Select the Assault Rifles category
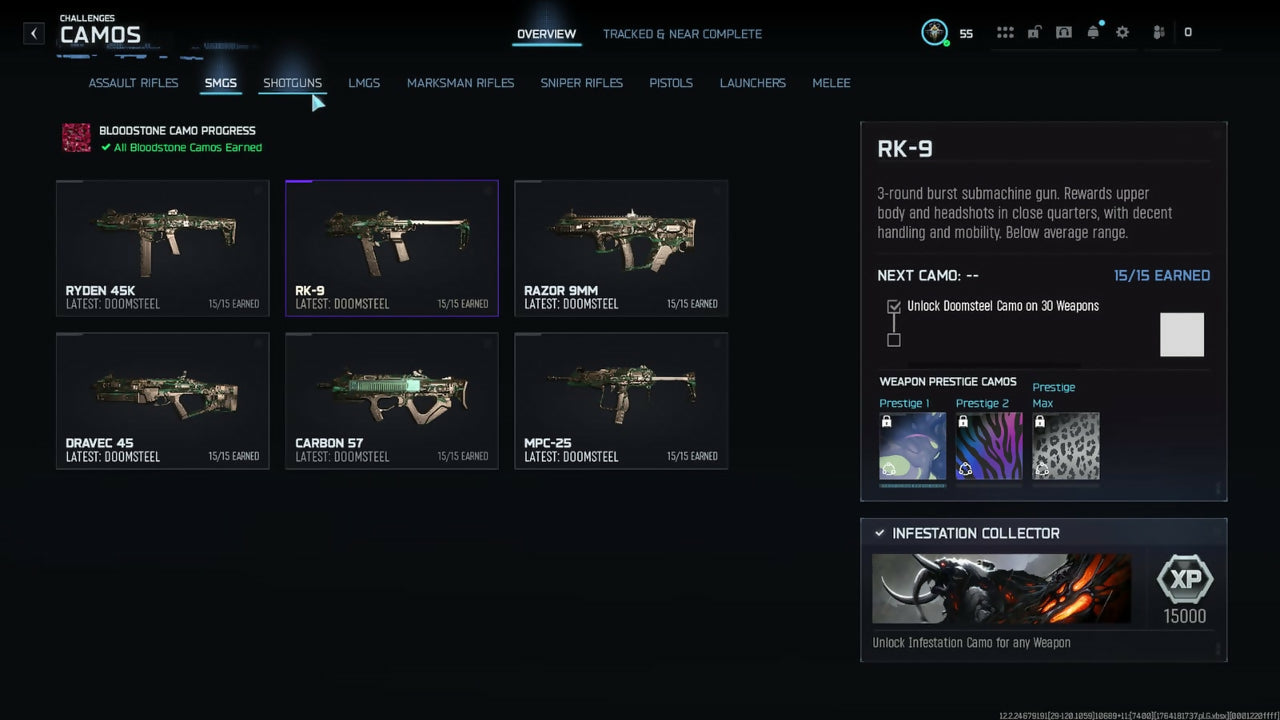The width and height of the screenshot is (1280, 720). [133, 83]
